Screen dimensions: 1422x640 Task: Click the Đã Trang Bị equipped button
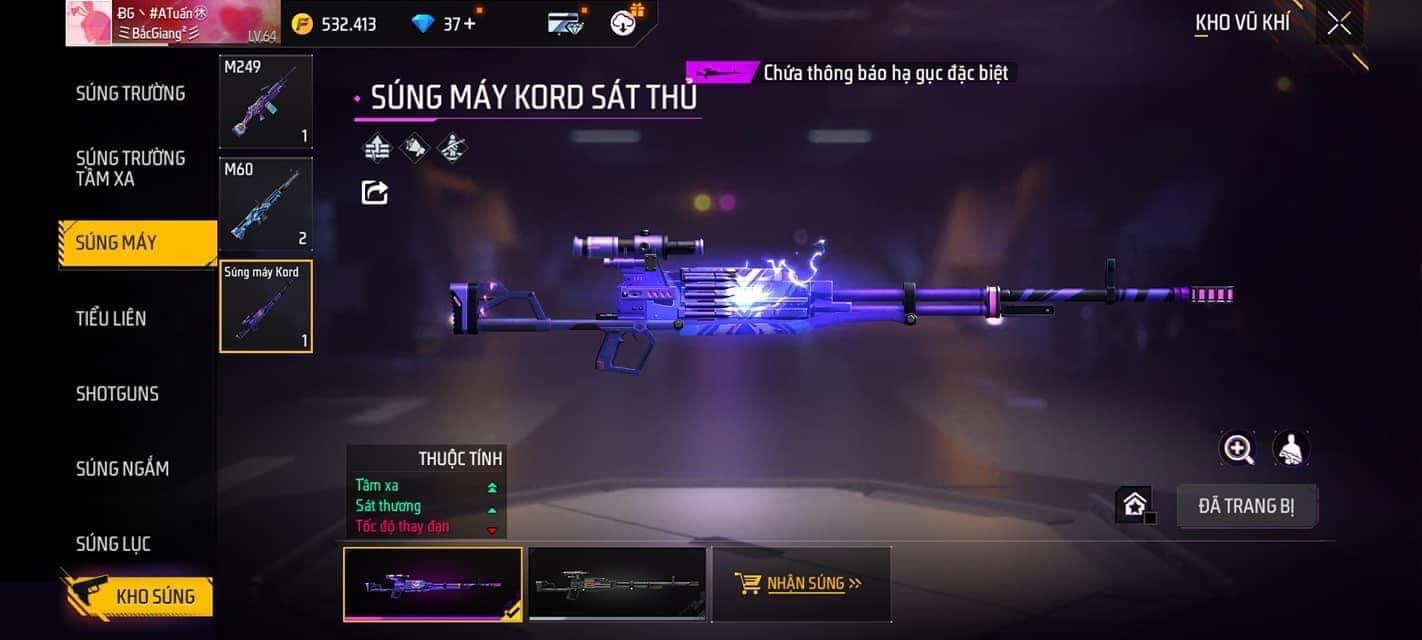(1246, 506)
